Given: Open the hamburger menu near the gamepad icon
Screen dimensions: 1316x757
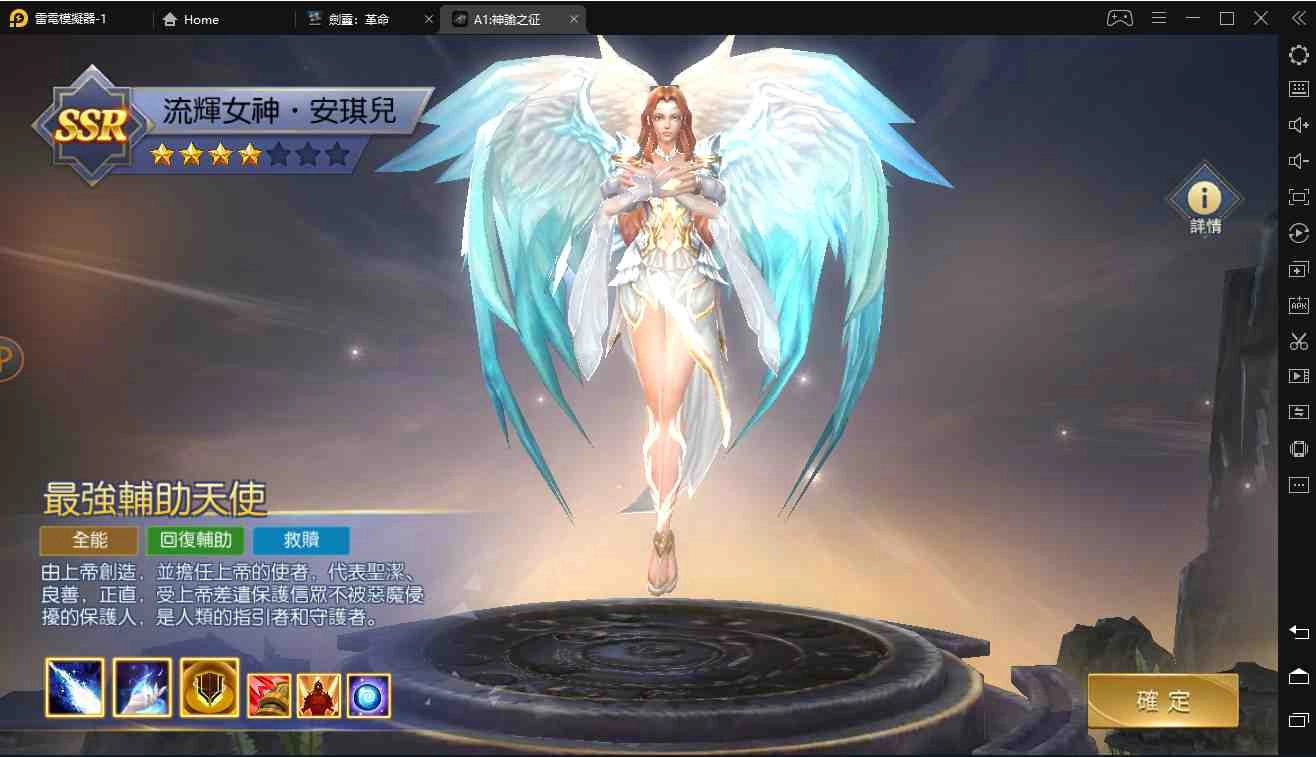Looking at the screenshot, I should click(1160, 18).
